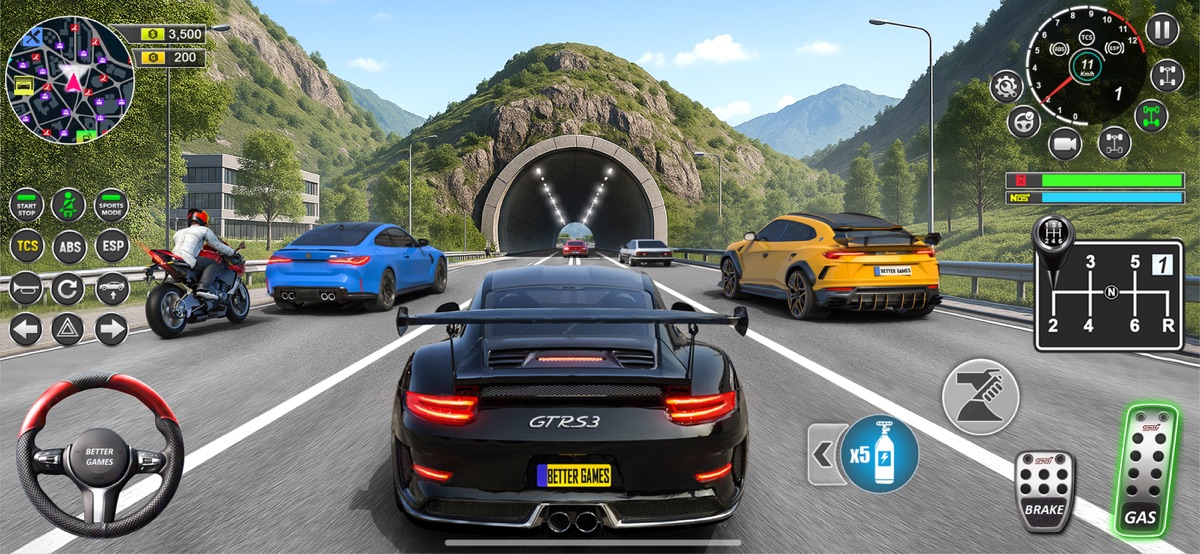The image size is (1200, 554).
Task: Toggle TCS traction control
Action: click(27, 245)
